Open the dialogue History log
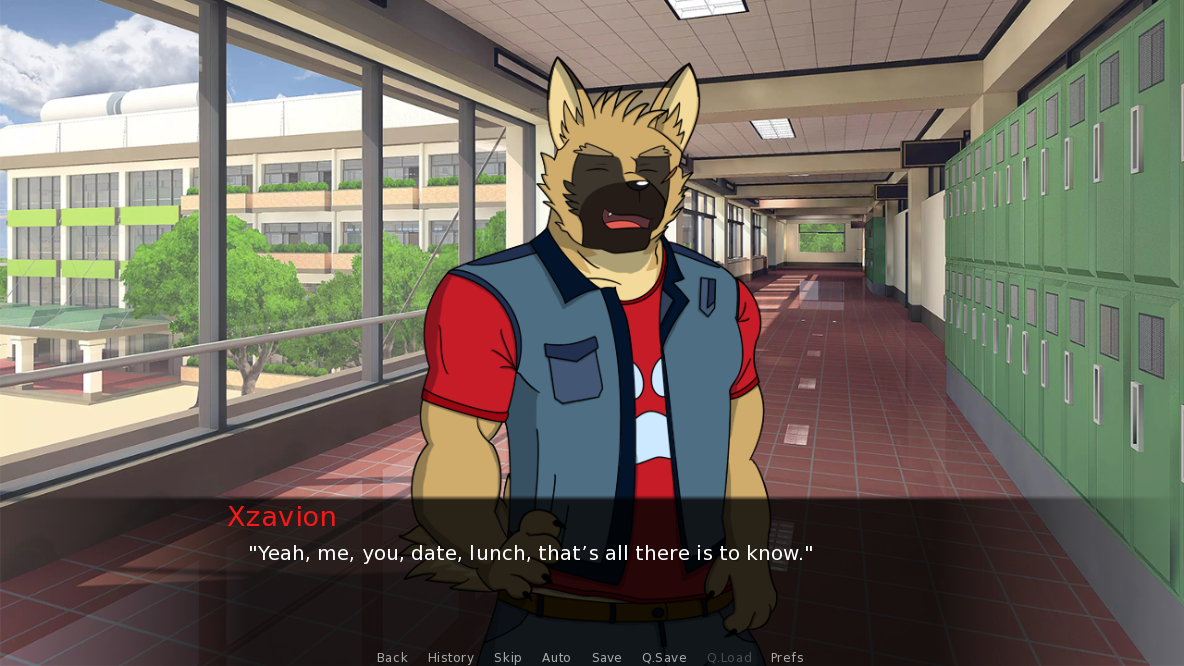The image size is (1184, 666). [x=451, y=657]
